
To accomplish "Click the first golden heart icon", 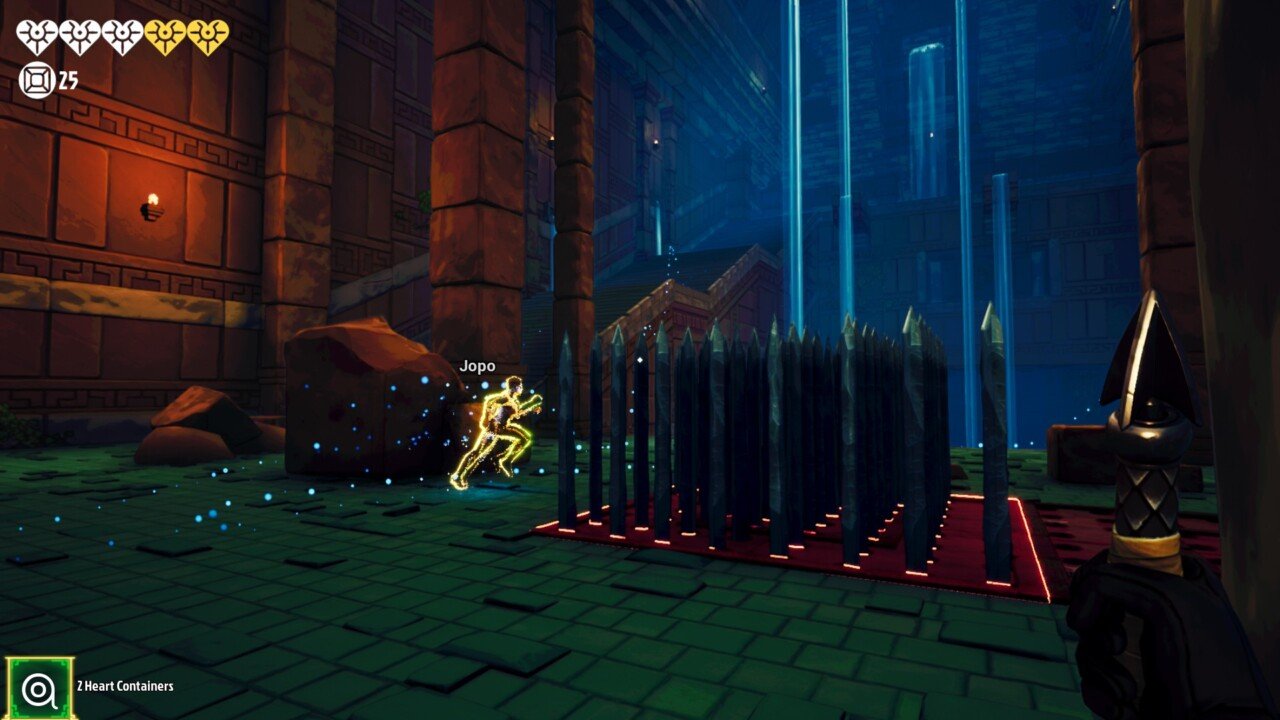I will [163, 33].
